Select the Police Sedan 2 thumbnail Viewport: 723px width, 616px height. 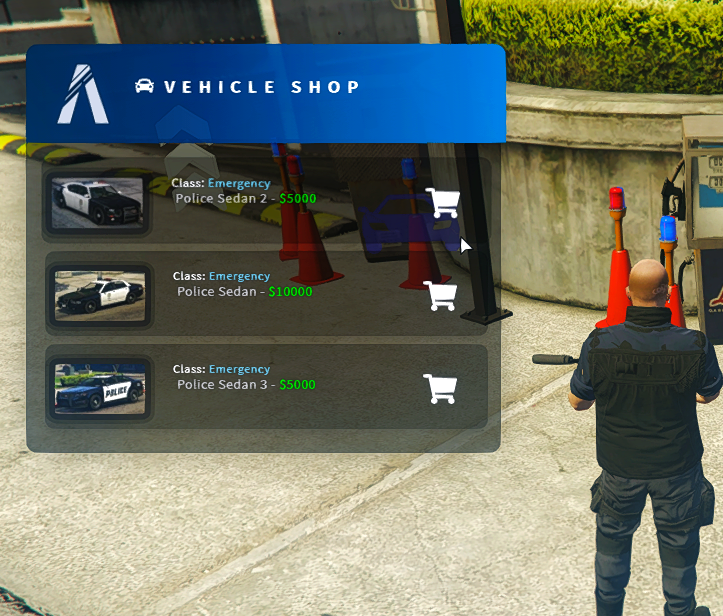coord(97,203)
